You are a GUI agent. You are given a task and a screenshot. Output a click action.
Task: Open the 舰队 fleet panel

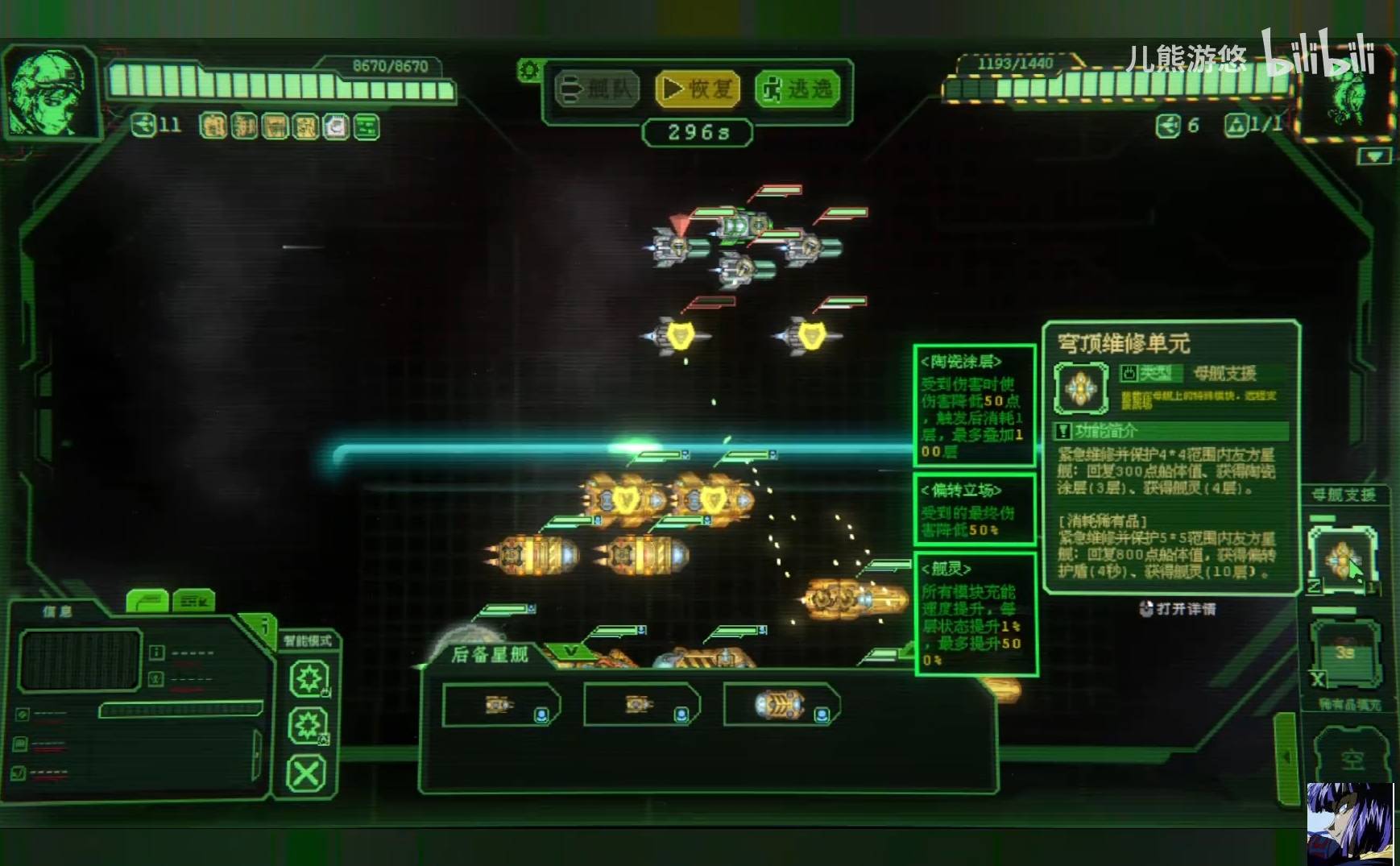pos(597,89)
